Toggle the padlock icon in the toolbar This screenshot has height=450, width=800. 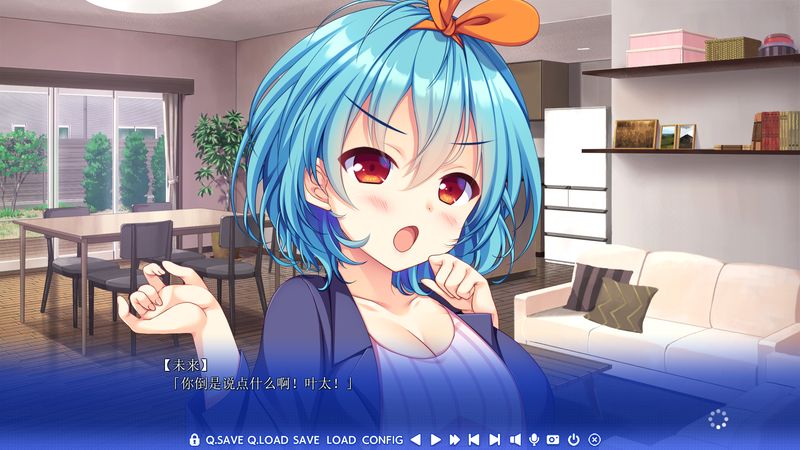[x=194, y=440]
